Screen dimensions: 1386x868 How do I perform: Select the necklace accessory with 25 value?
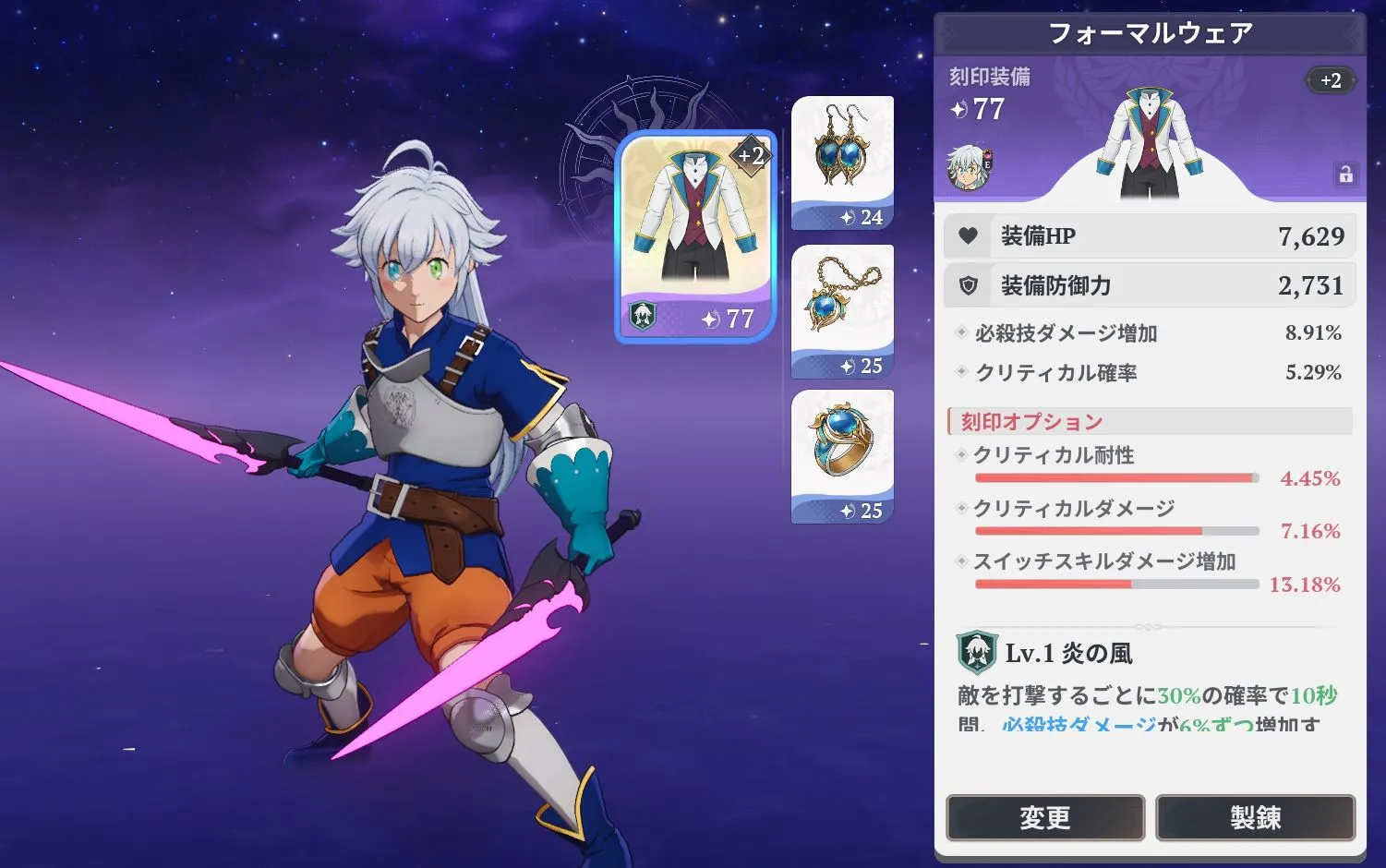[842, 305]
